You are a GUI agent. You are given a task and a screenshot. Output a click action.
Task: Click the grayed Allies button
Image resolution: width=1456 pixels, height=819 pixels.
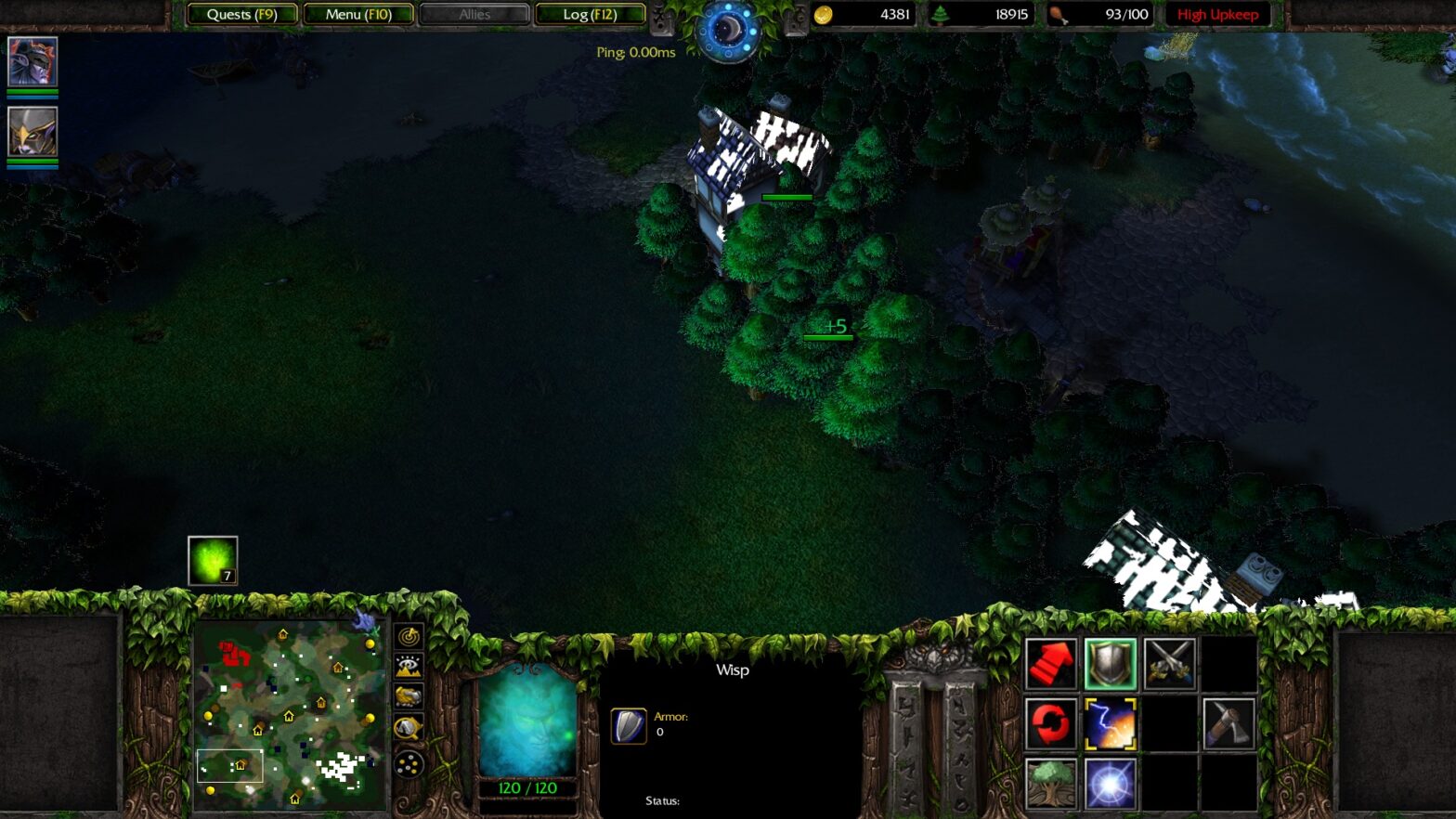(474, 14)
